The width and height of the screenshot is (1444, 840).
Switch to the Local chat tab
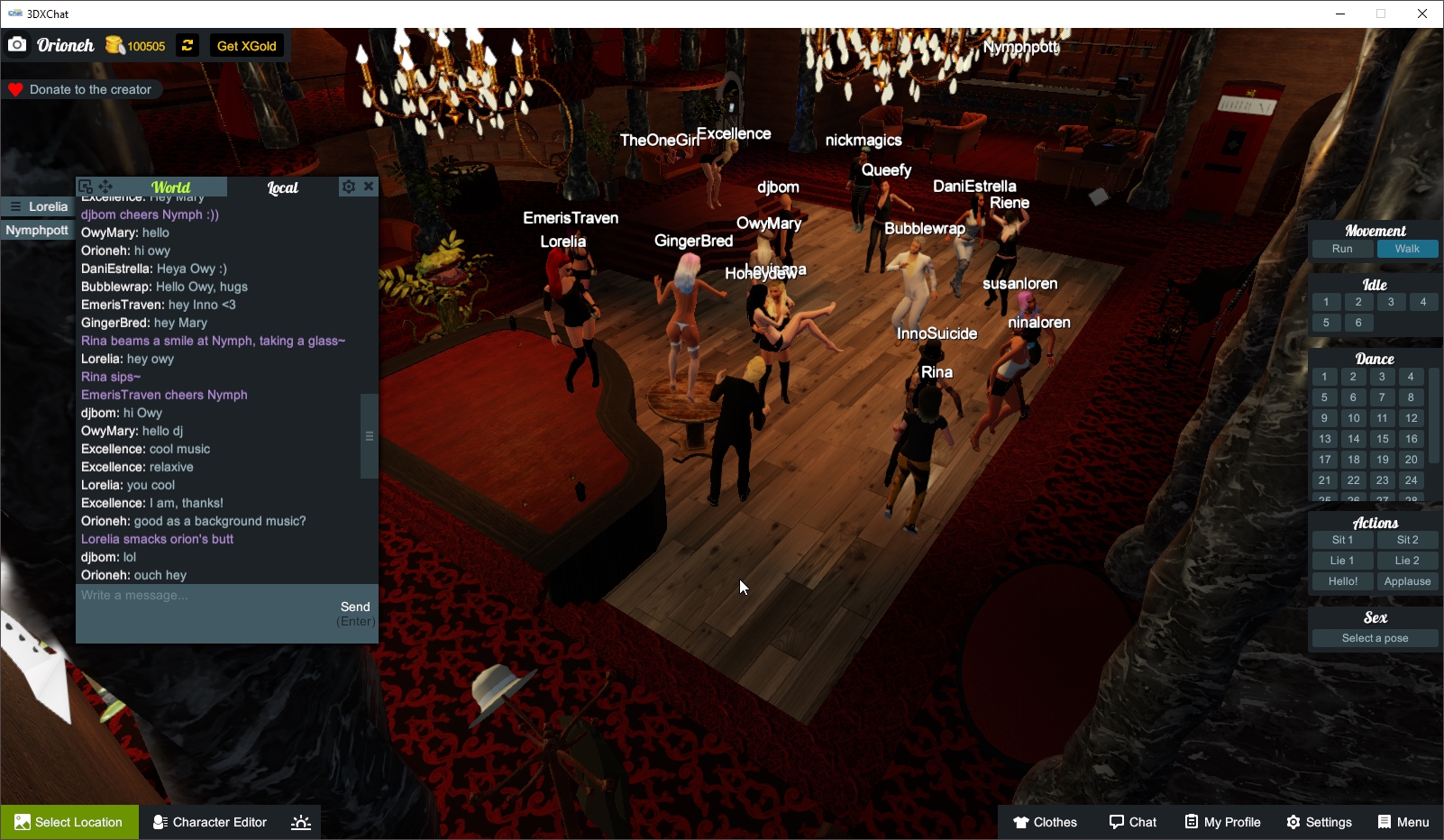[x=282, y=188]
